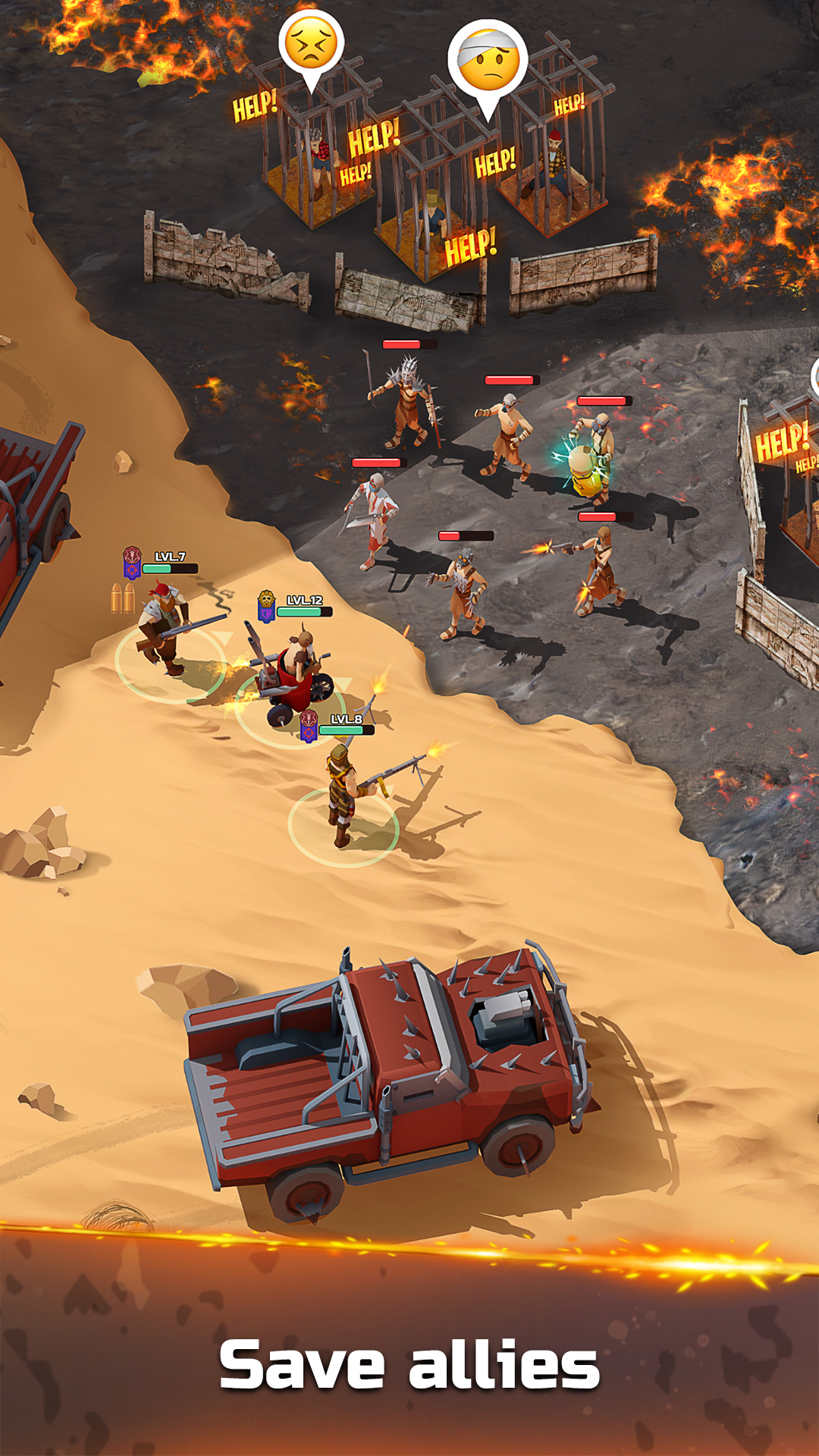Tap the anguished face emoji bubble
The image size is (819, 1456).
click(x=312, y=45)
